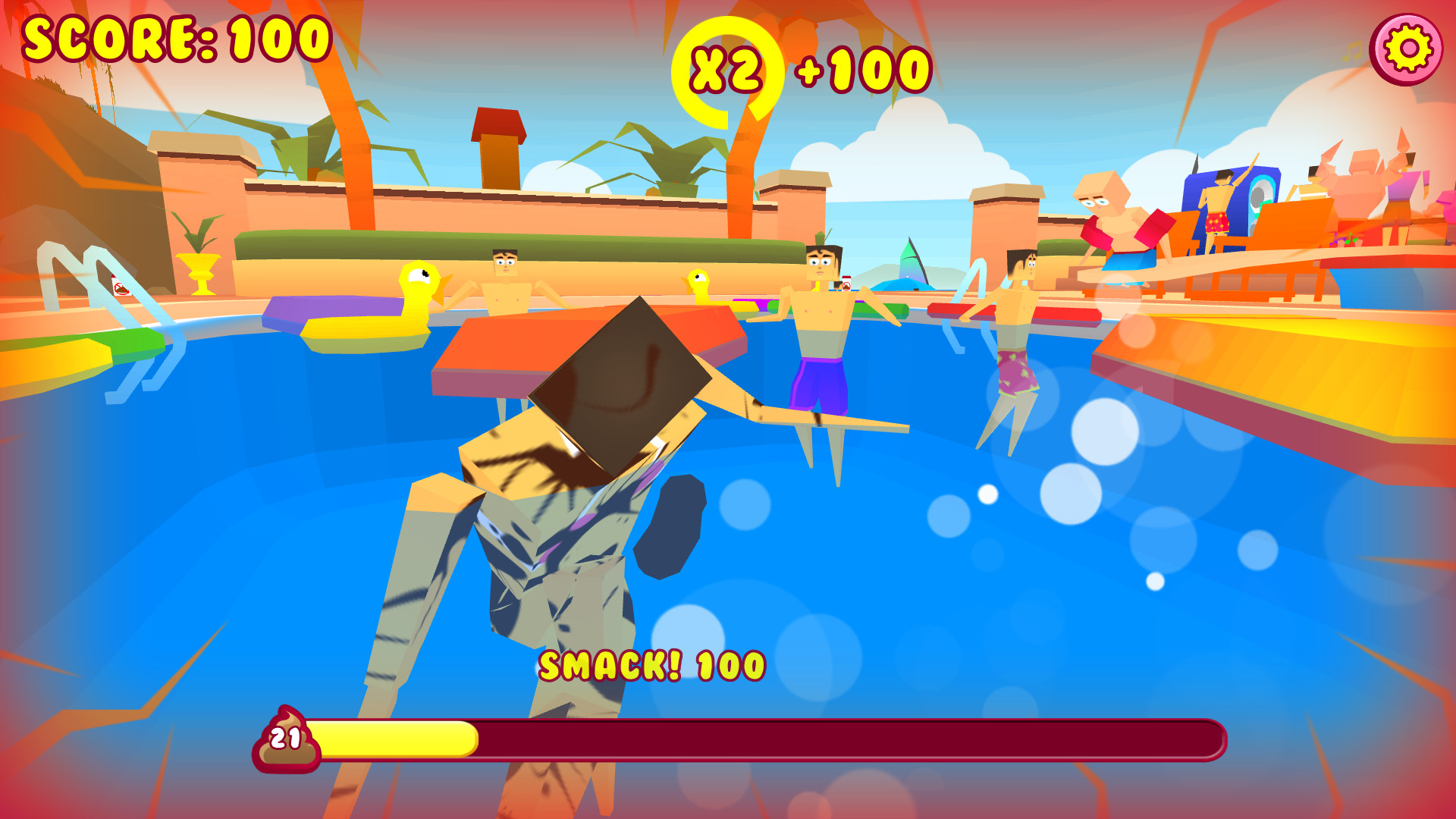
Task: Click the SMACK! 100 popup text
Action: 652,665
